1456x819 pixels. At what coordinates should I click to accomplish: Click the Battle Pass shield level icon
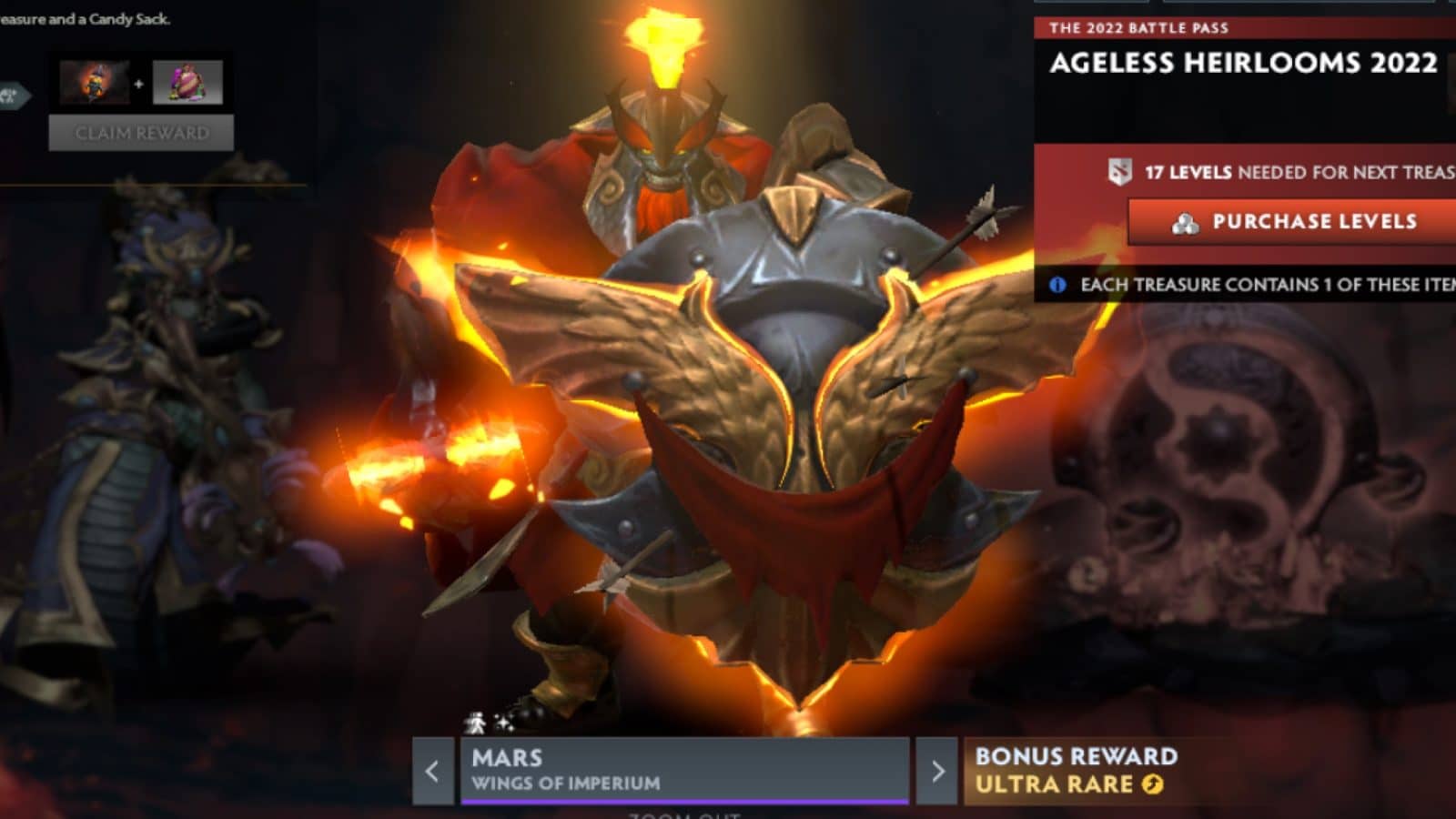1120,171
